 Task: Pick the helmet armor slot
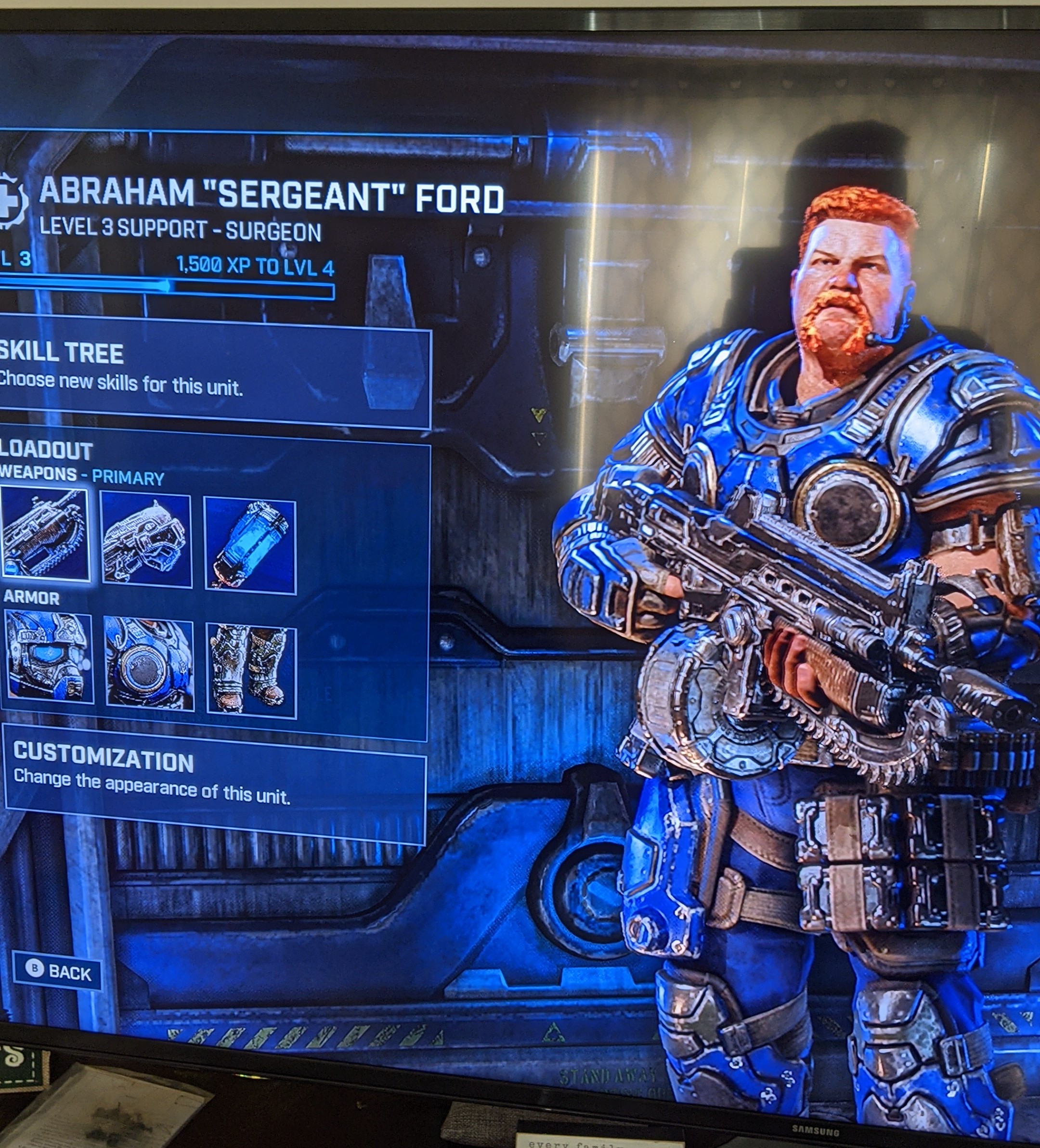point(48,658)
